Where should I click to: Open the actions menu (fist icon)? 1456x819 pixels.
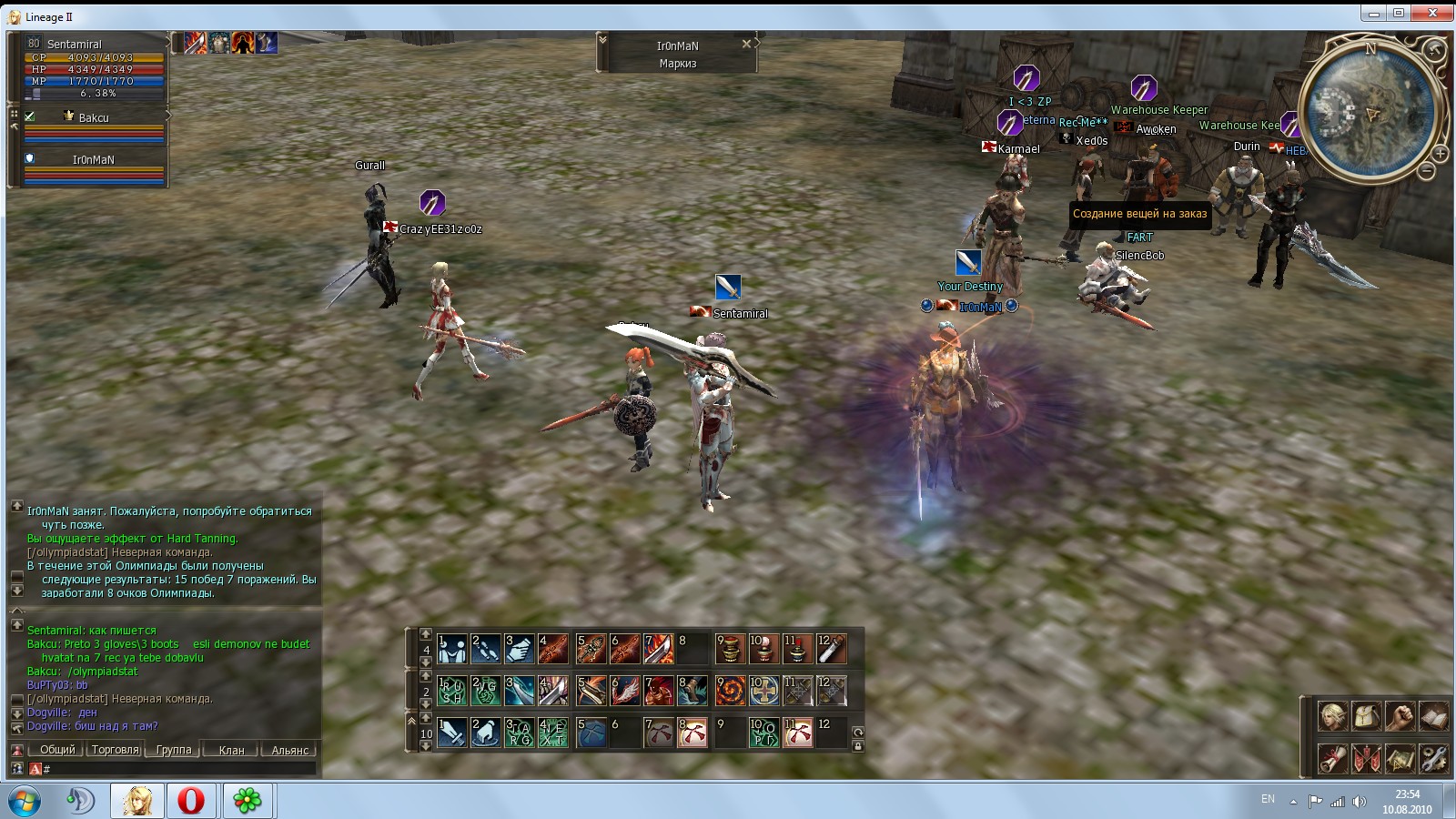pos(1400,716)
